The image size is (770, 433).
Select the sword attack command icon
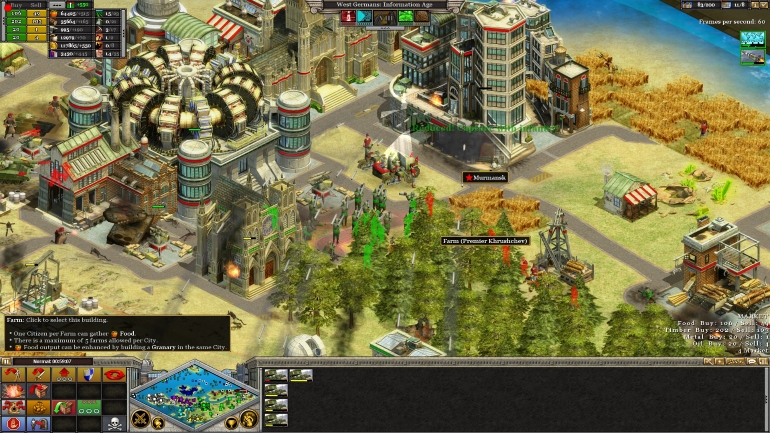(38, 375)
